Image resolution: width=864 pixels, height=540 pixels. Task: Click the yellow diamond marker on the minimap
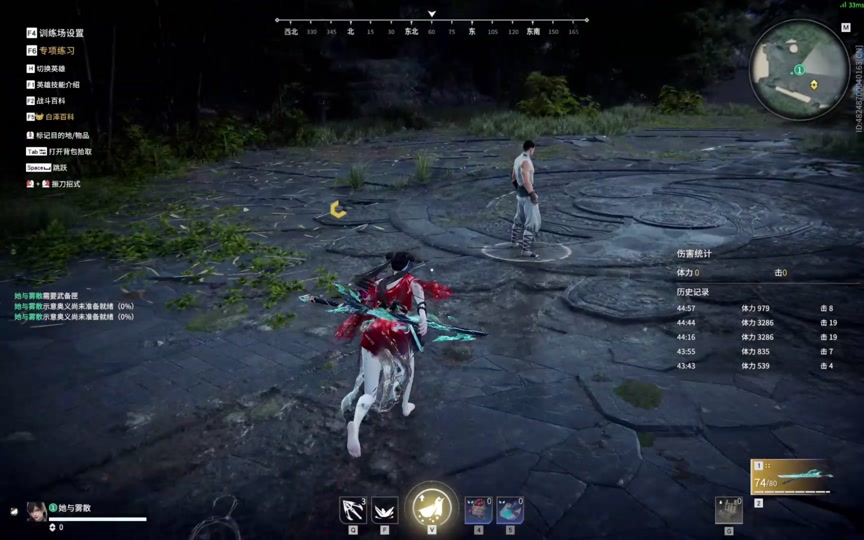click(814, 85)
